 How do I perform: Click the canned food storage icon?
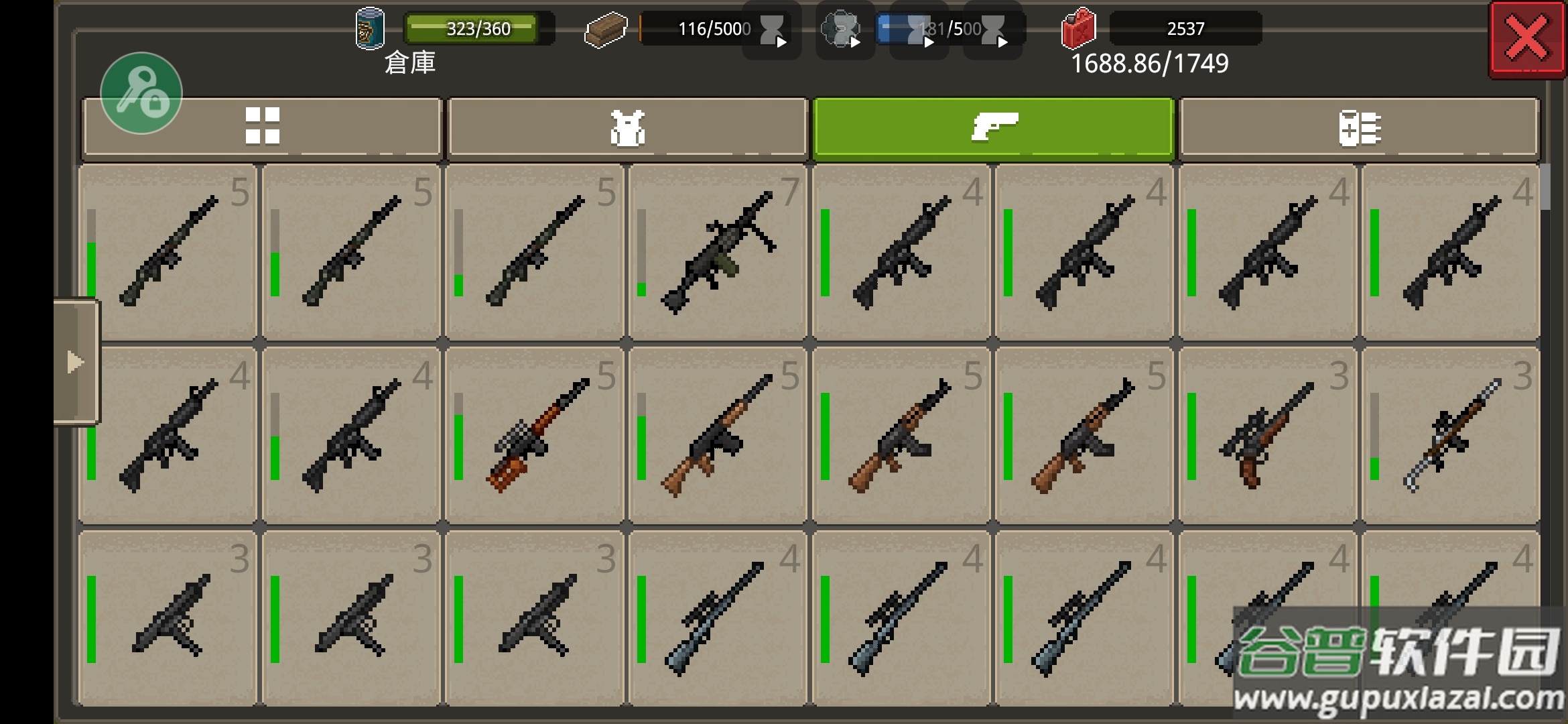[370, 28]
